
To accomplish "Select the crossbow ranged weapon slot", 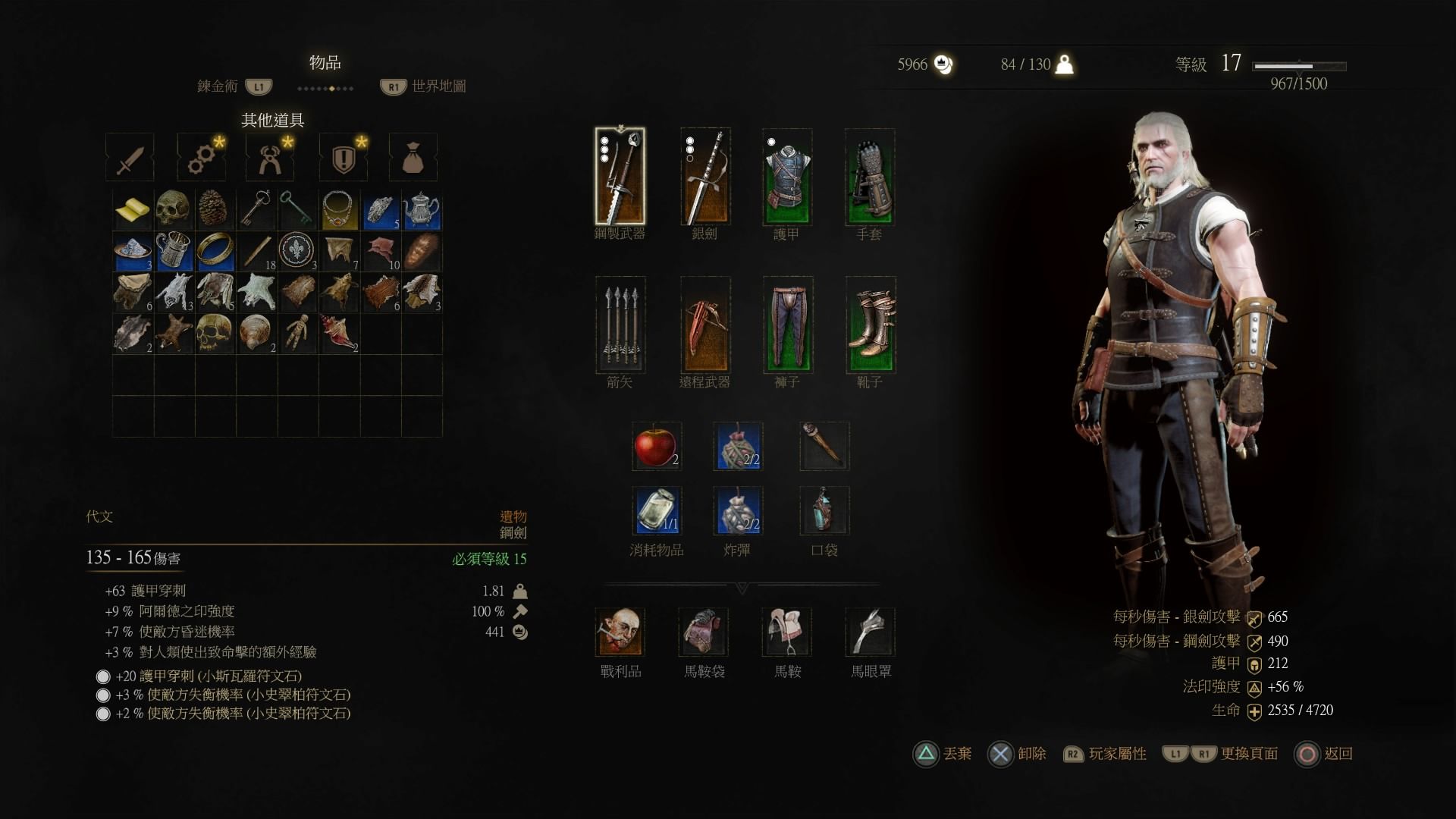I will click(704, 325).
